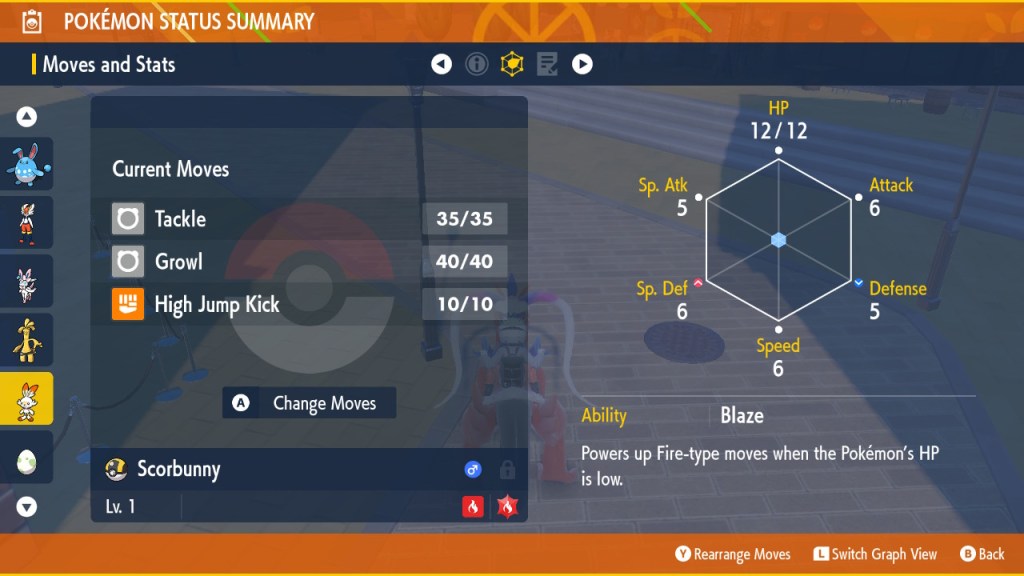Image resolution: width=1024 pixels, height=576 pixels.
Task: Go to the previous summary page arrow
Action: click(441, 65)
